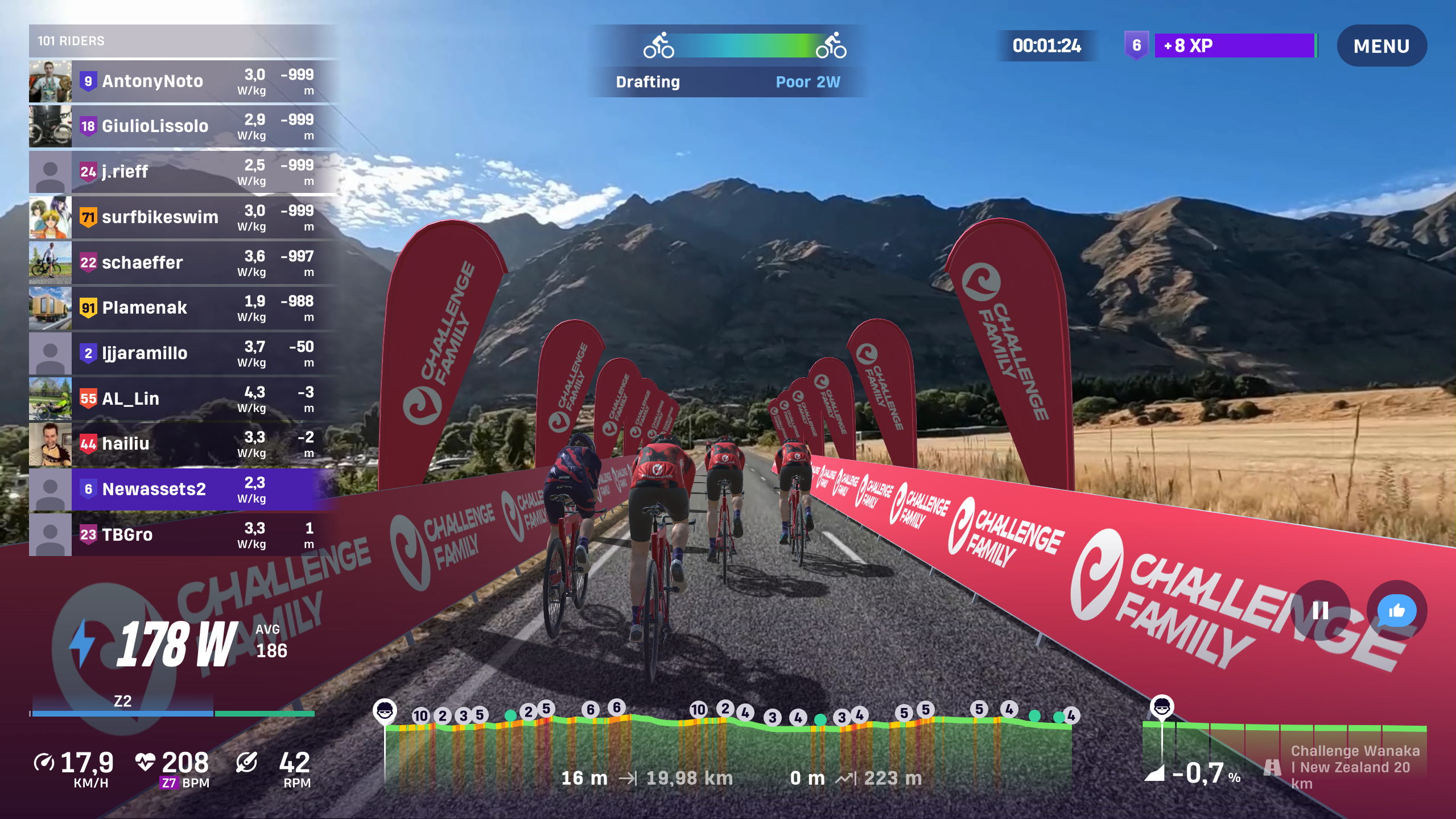Click AL_Lin's avatar thumbnail

(50, 398)
